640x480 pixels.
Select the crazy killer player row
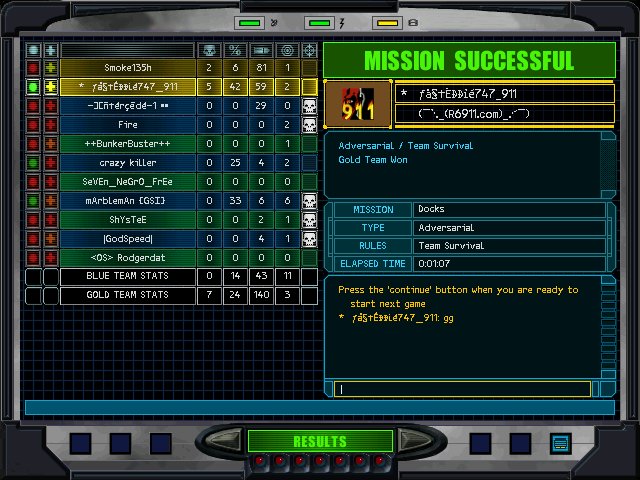coord(128,162)
